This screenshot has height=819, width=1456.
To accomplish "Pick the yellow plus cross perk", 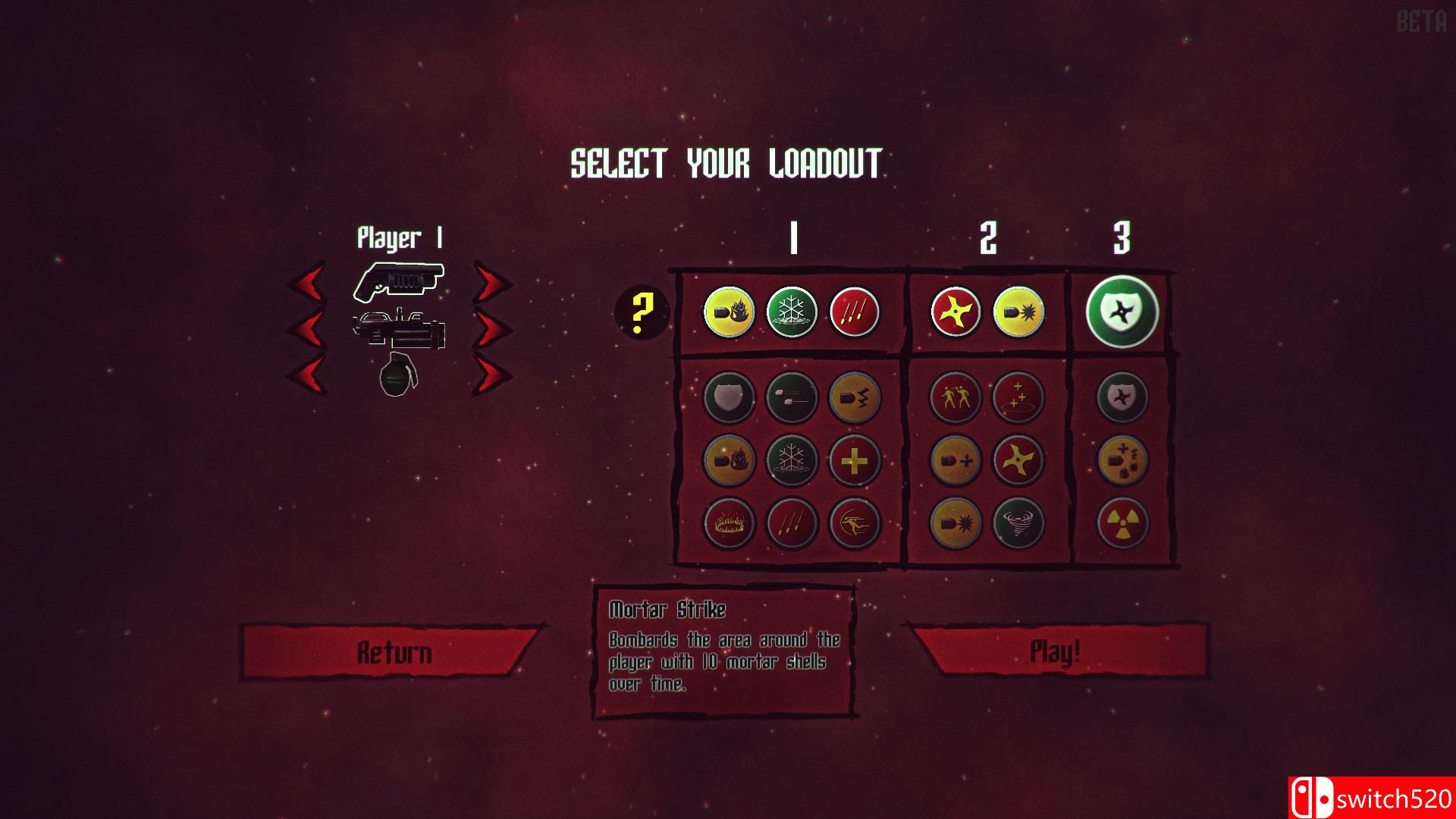I will click(855, 460).
